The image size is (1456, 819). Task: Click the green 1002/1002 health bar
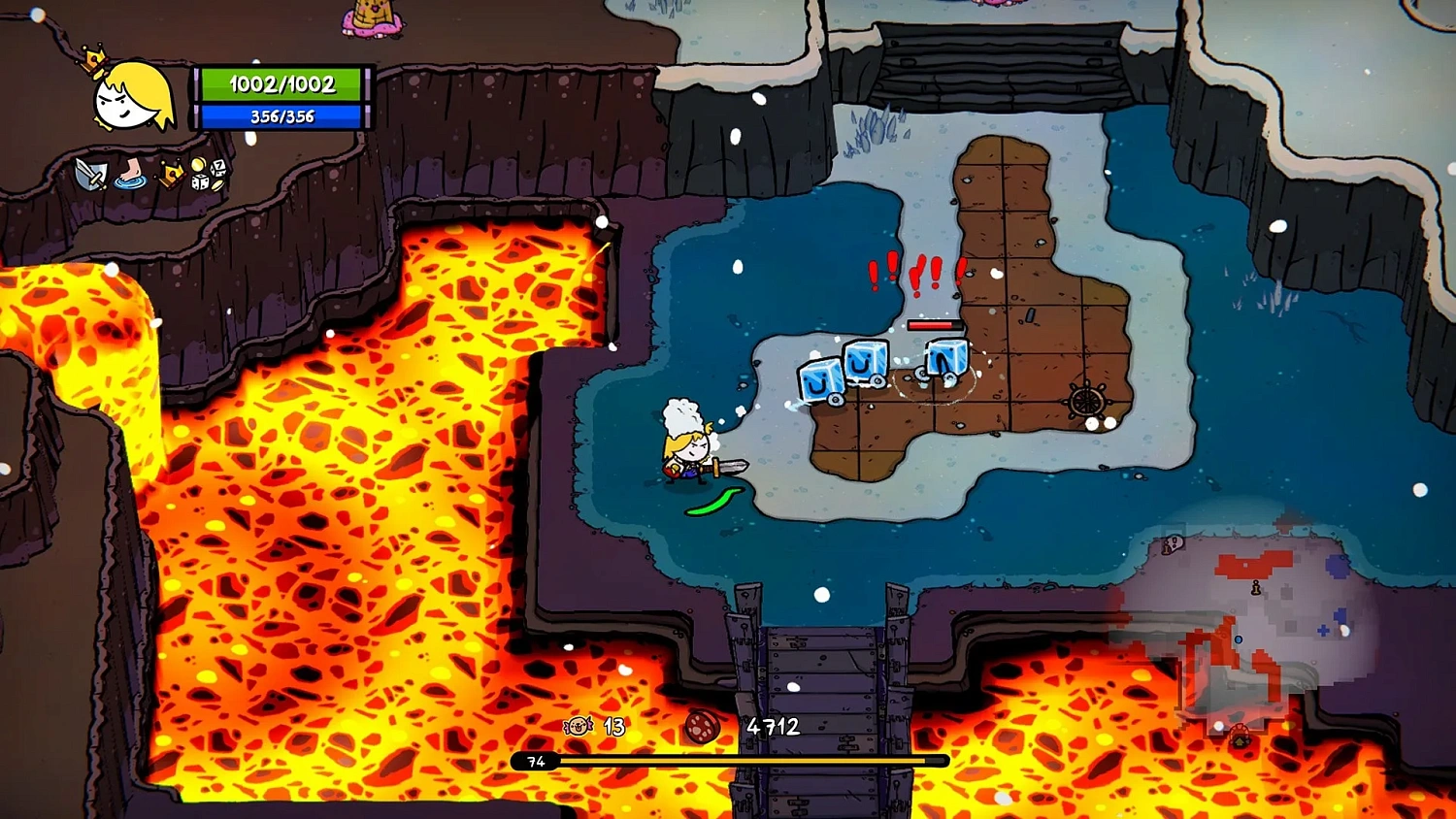[282, 84]
